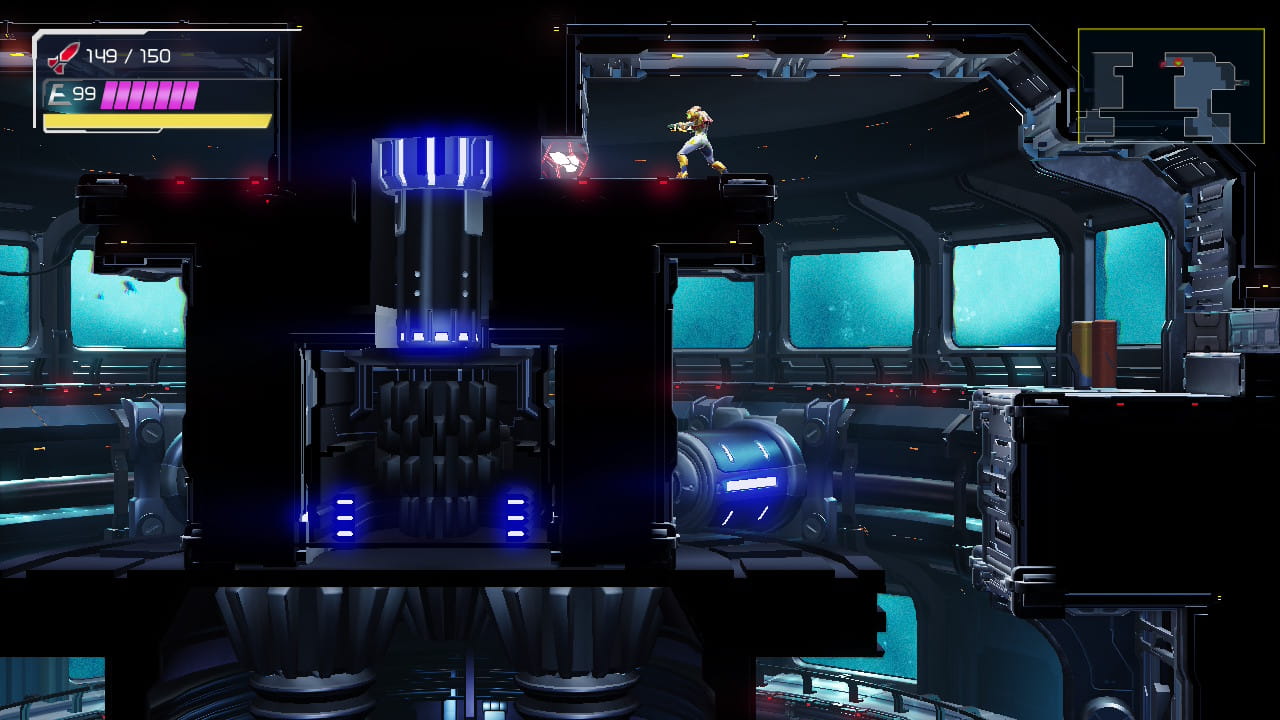Click the red dot marker on the minimap

(x=1162, y=64)
